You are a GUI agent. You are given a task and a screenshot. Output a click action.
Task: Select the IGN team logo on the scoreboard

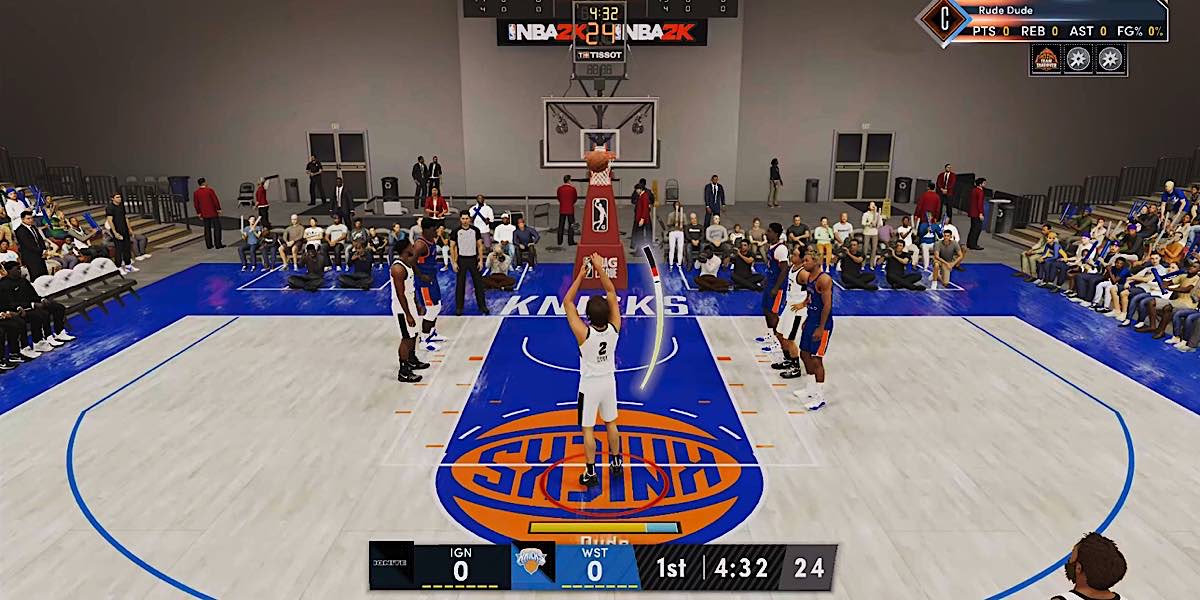click(x=391, y=567)
